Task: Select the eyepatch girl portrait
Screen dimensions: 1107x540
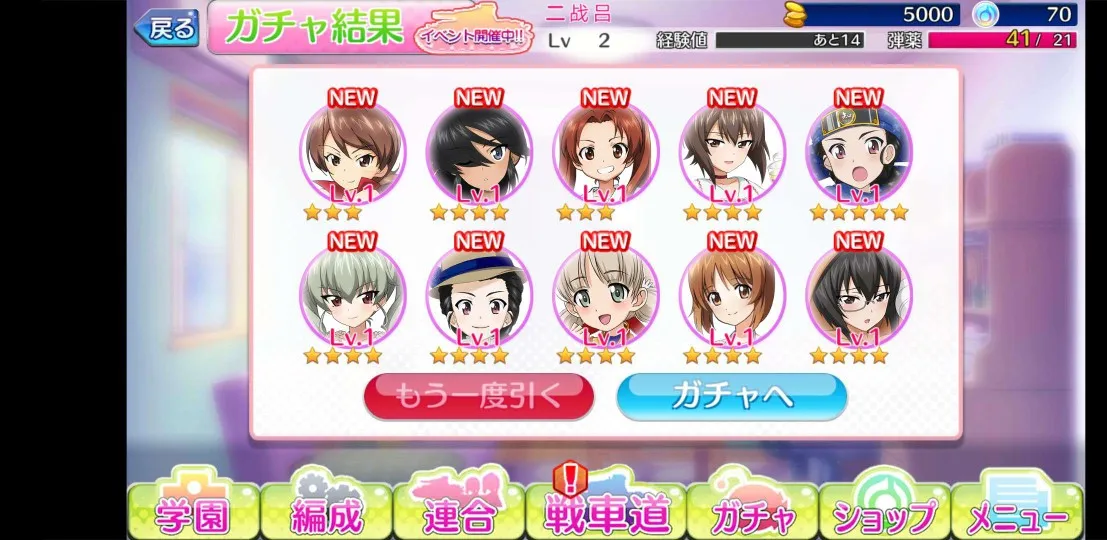Action: pos(479,154)
